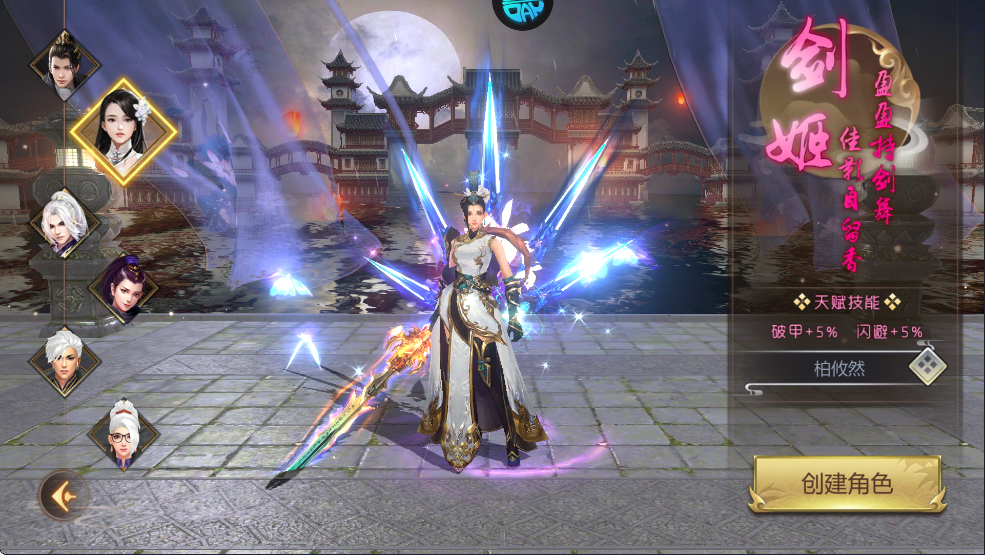Viewport: 985px width, 555px height.
Task: Open the TapTap overlay icon at top
Action: (518, 12)
